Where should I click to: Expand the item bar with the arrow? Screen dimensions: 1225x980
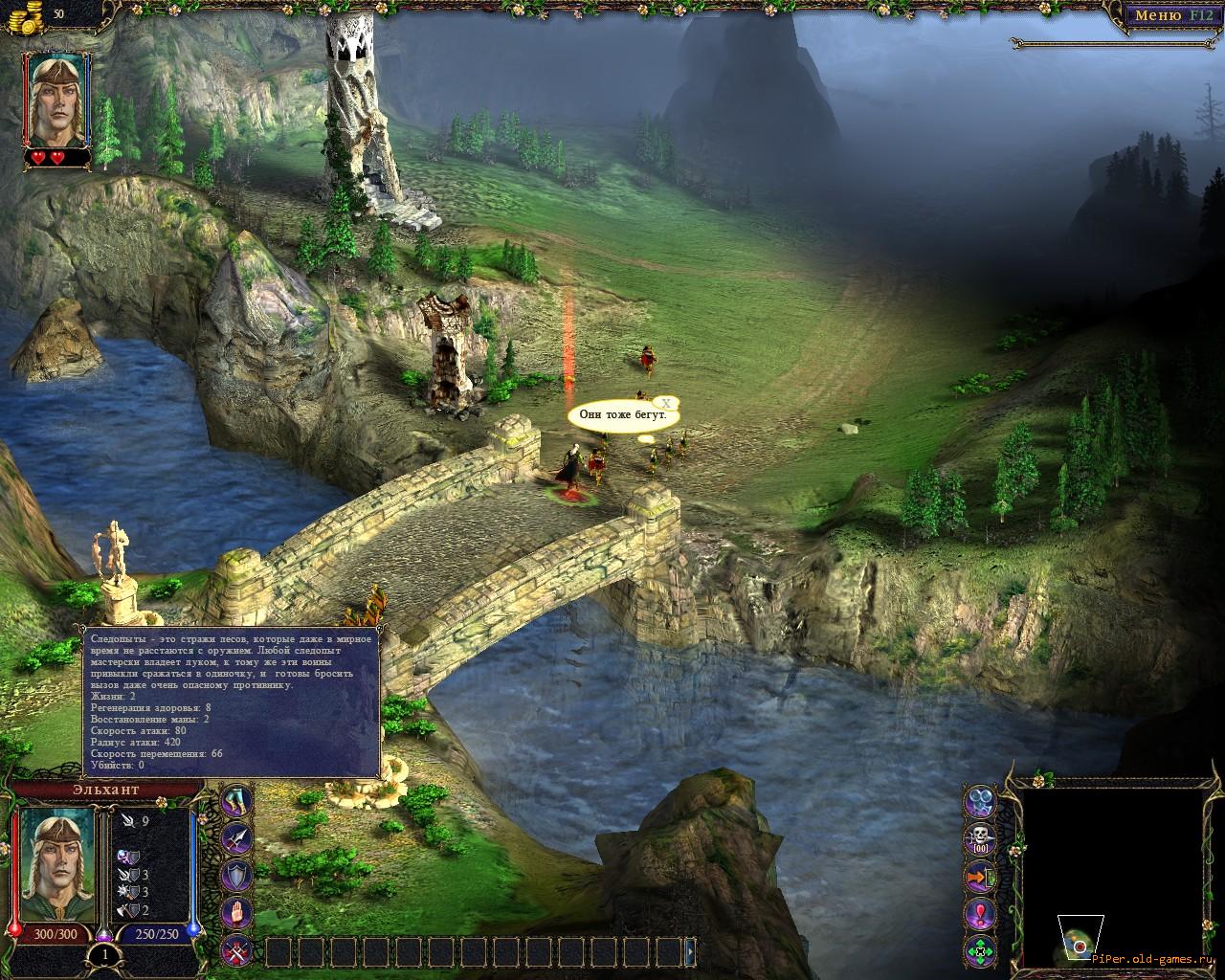click(691, 951)
